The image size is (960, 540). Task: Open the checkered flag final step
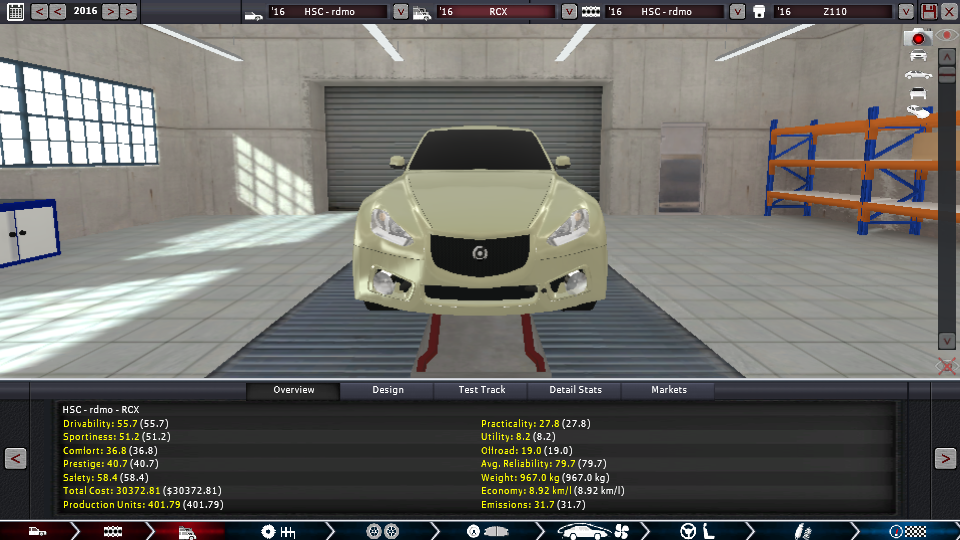point(908,531)
